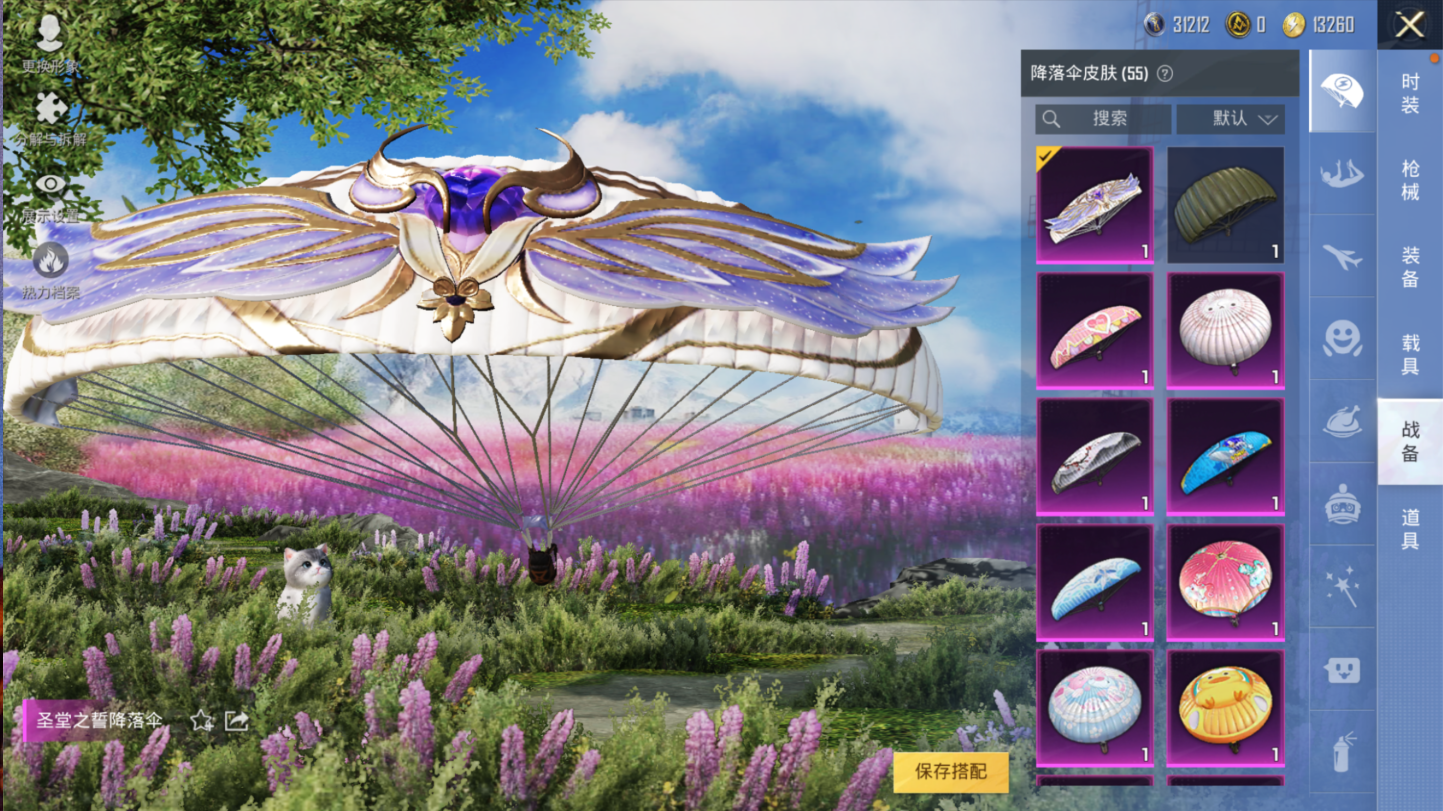Click the 搜索 search field

(1103, 119)
